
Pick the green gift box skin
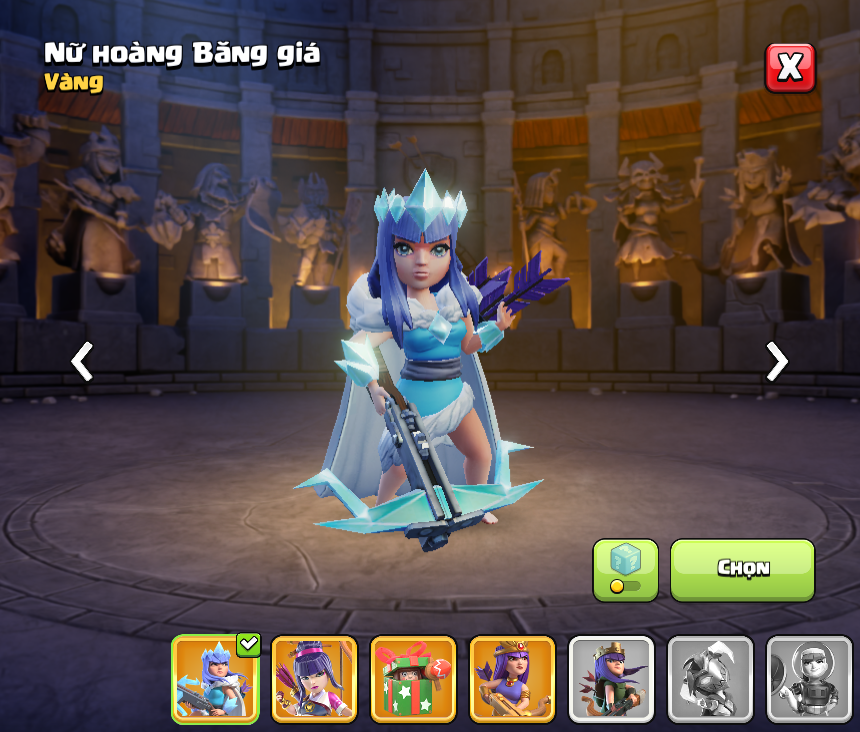(x=413, y=679)
